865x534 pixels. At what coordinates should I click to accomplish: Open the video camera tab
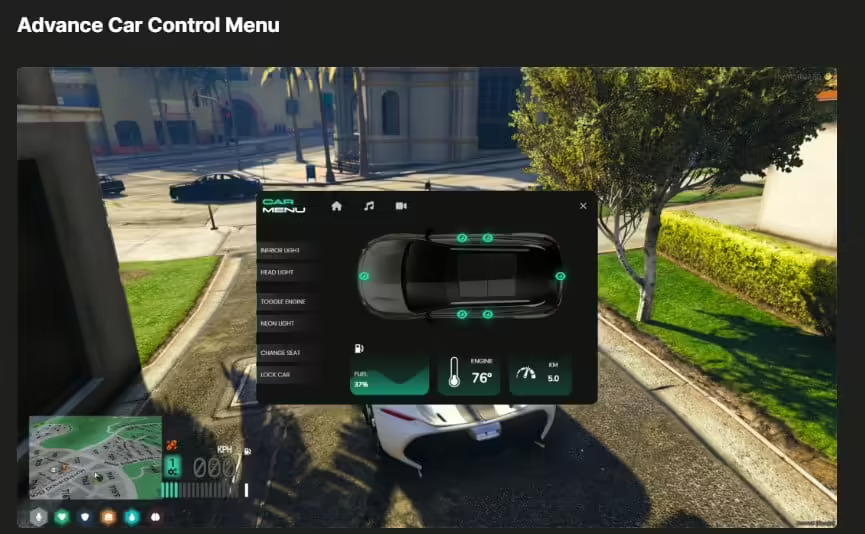(401, 206)
